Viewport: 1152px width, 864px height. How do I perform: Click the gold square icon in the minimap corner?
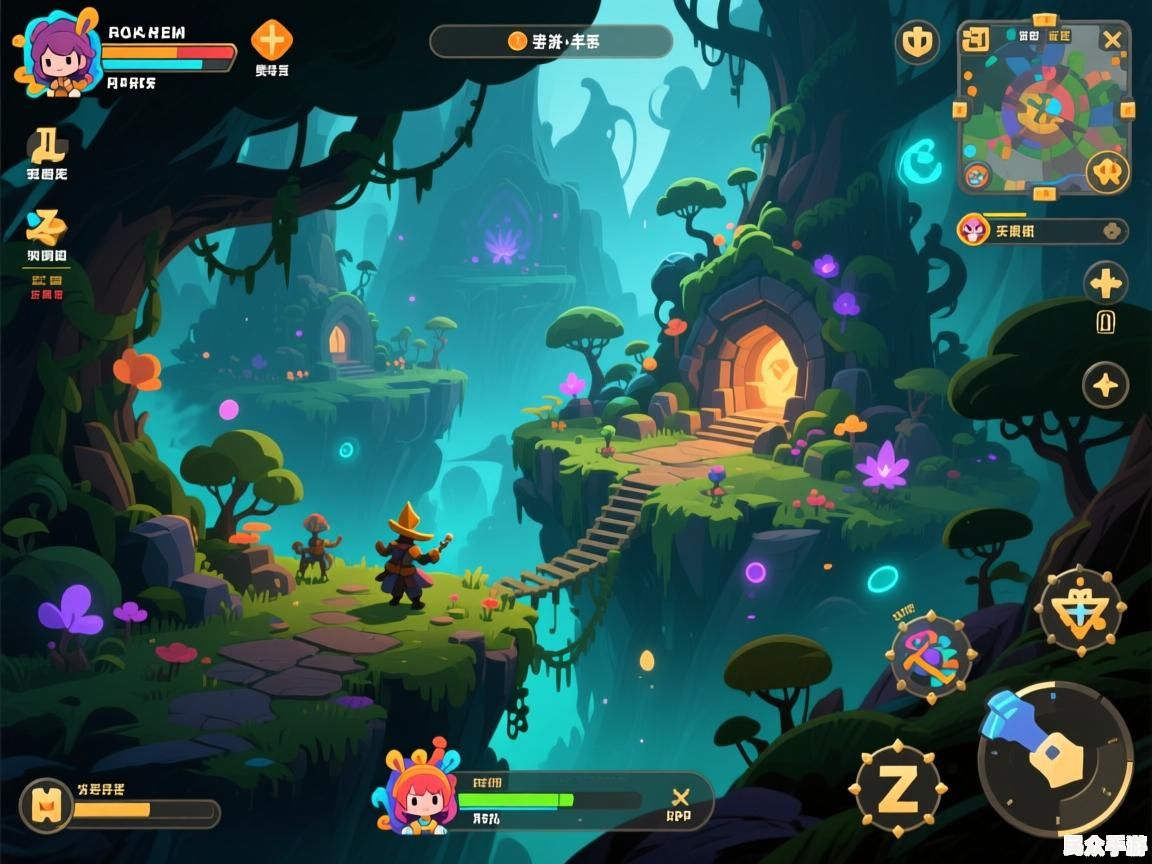click(974, 40)
